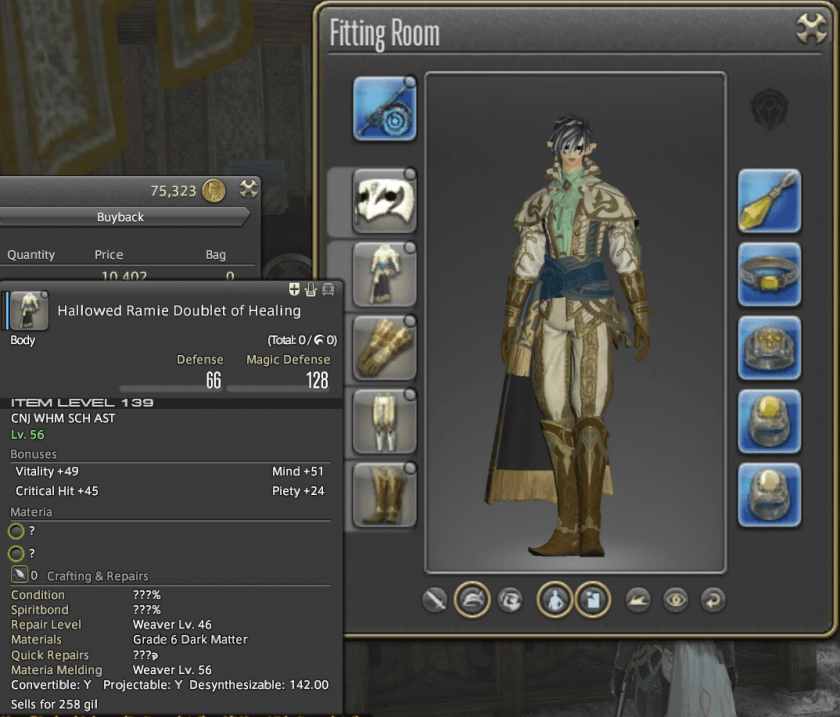The height and width of the screenshot is (717, 840).
Task: Toggle the sword weapon display button
Action: (x=434, y=600)
